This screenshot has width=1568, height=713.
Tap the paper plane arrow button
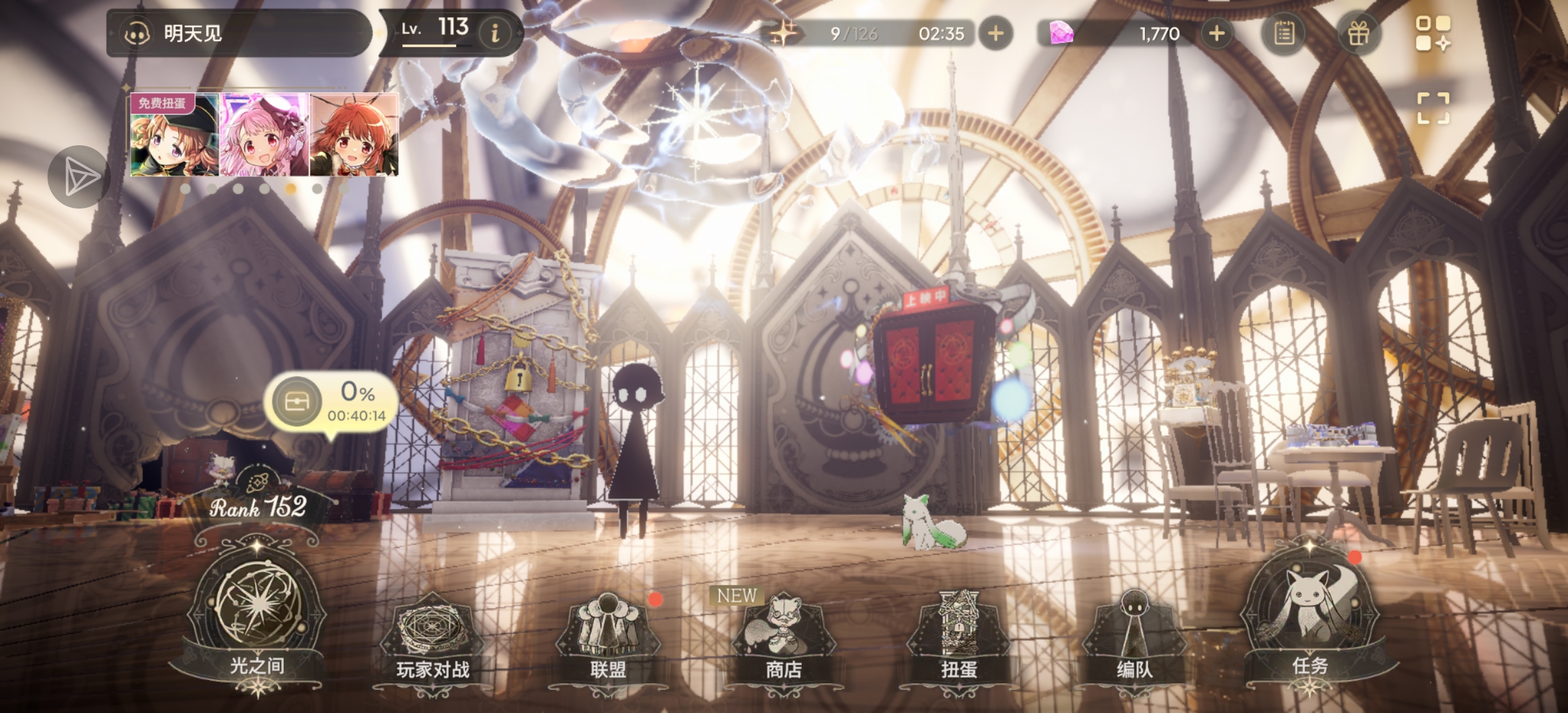(x=79, y=176)
